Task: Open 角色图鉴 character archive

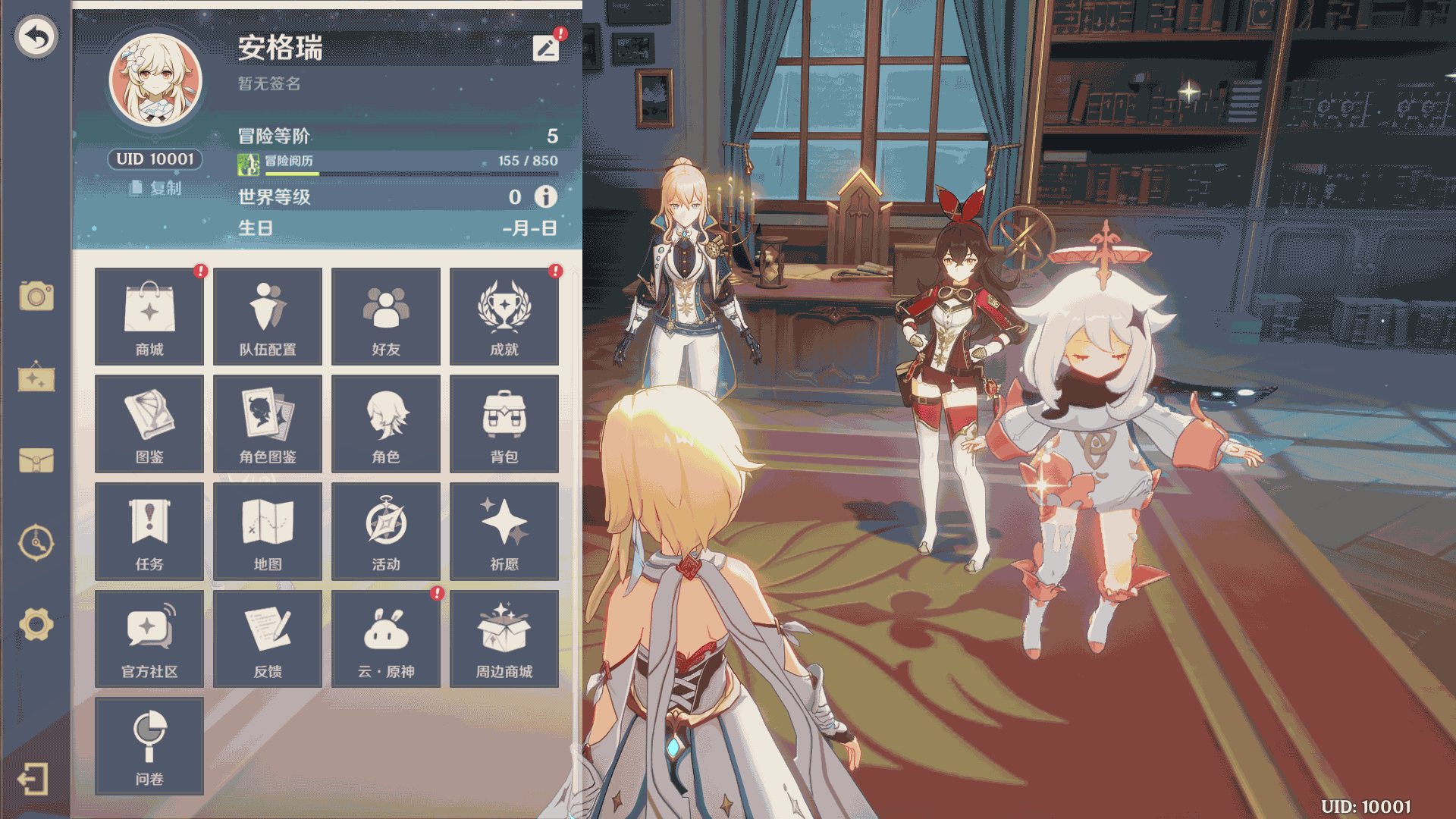Action: tap(268, 424)
